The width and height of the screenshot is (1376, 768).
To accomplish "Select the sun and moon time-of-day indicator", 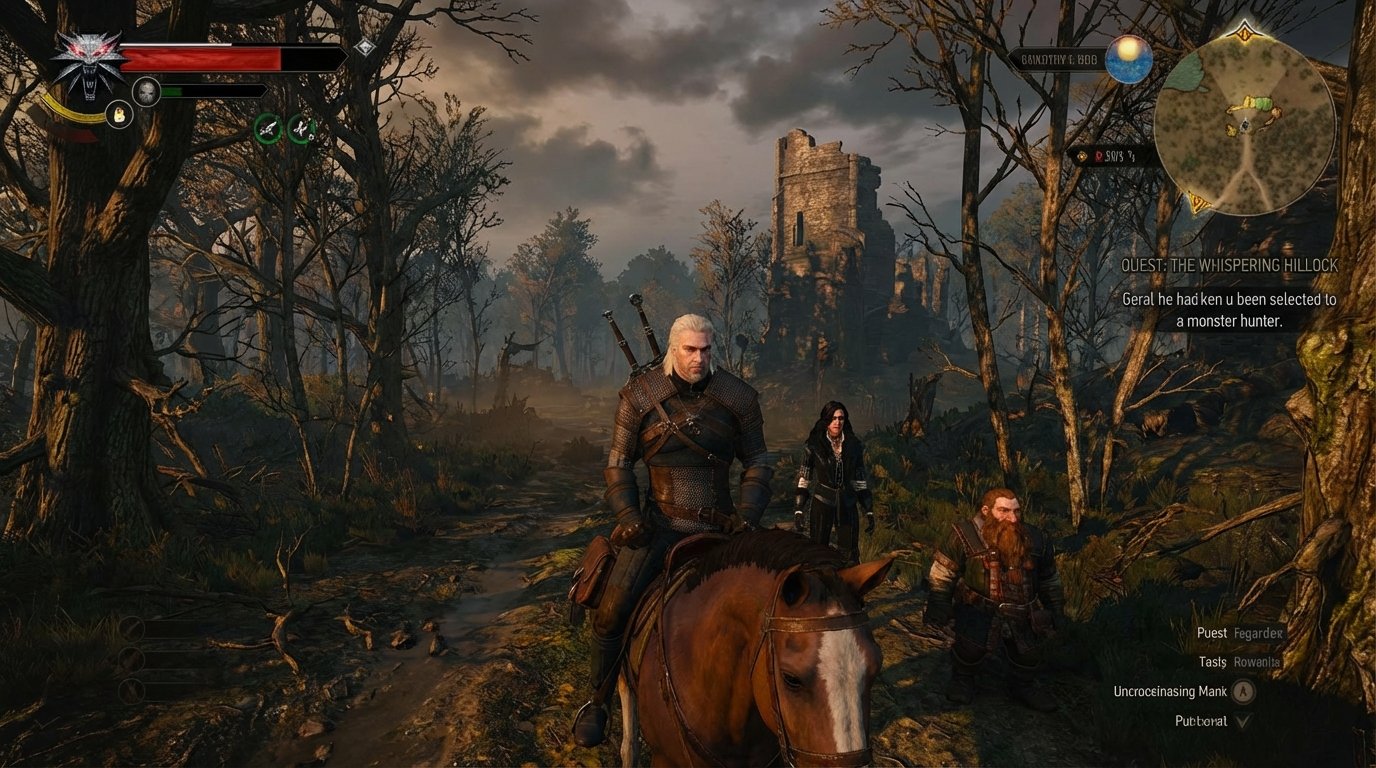I will [x=1127, y=60].
